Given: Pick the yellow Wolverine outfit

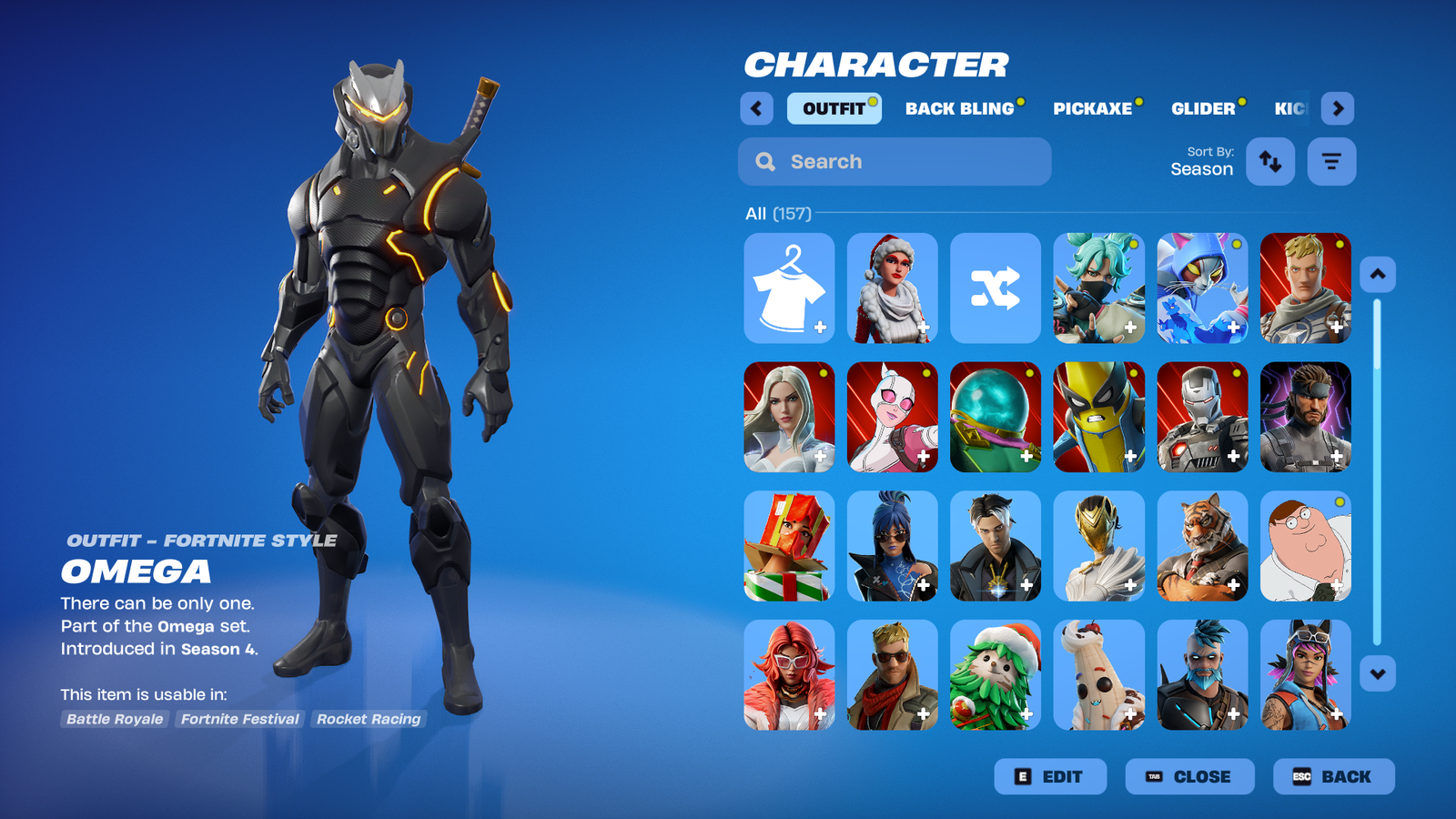Looking at the screenshot, I should (x=1098, y=417).
